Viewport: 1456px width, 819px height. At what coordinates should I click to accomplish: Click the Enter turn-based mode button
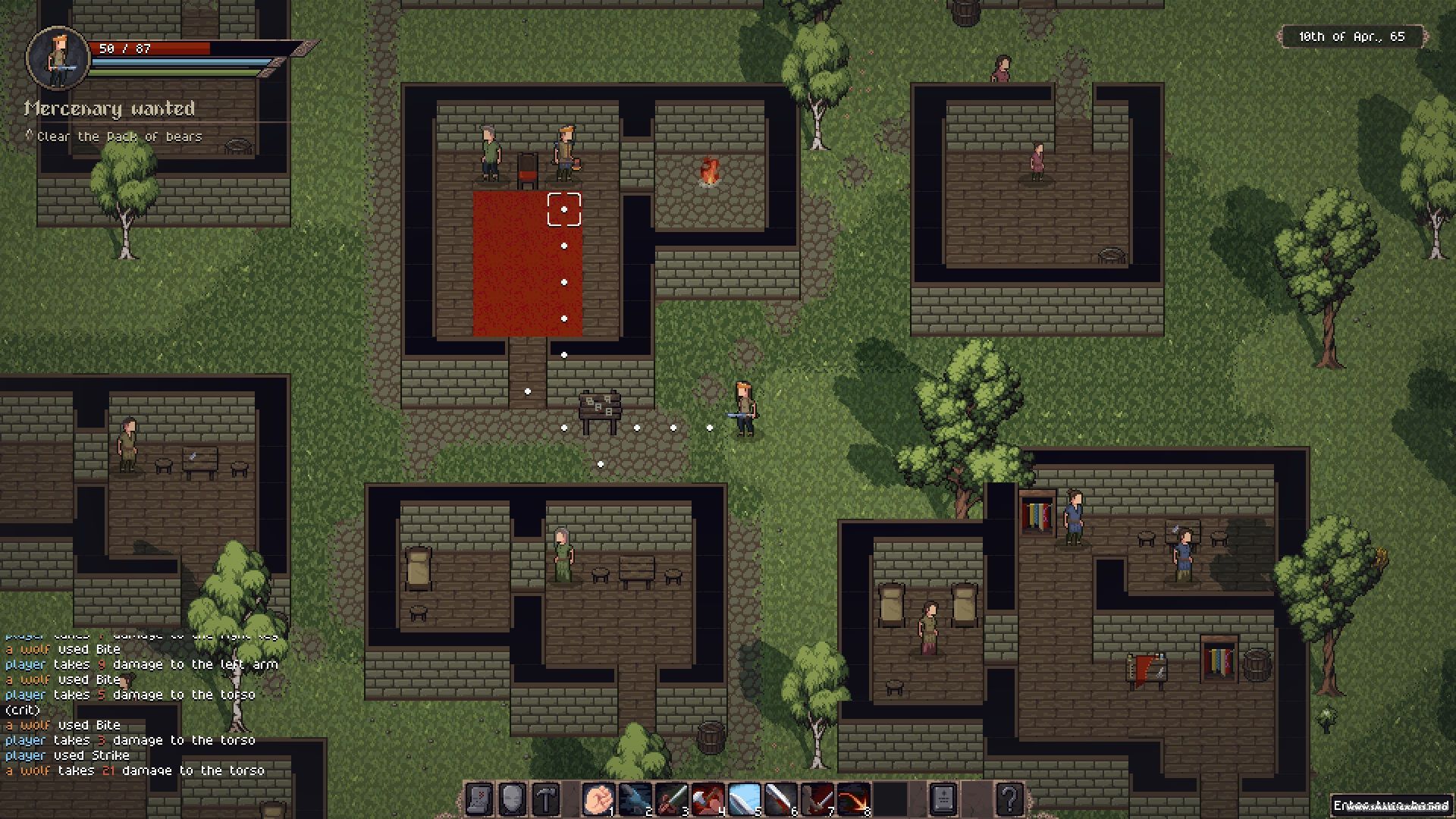pos(1391,805)
